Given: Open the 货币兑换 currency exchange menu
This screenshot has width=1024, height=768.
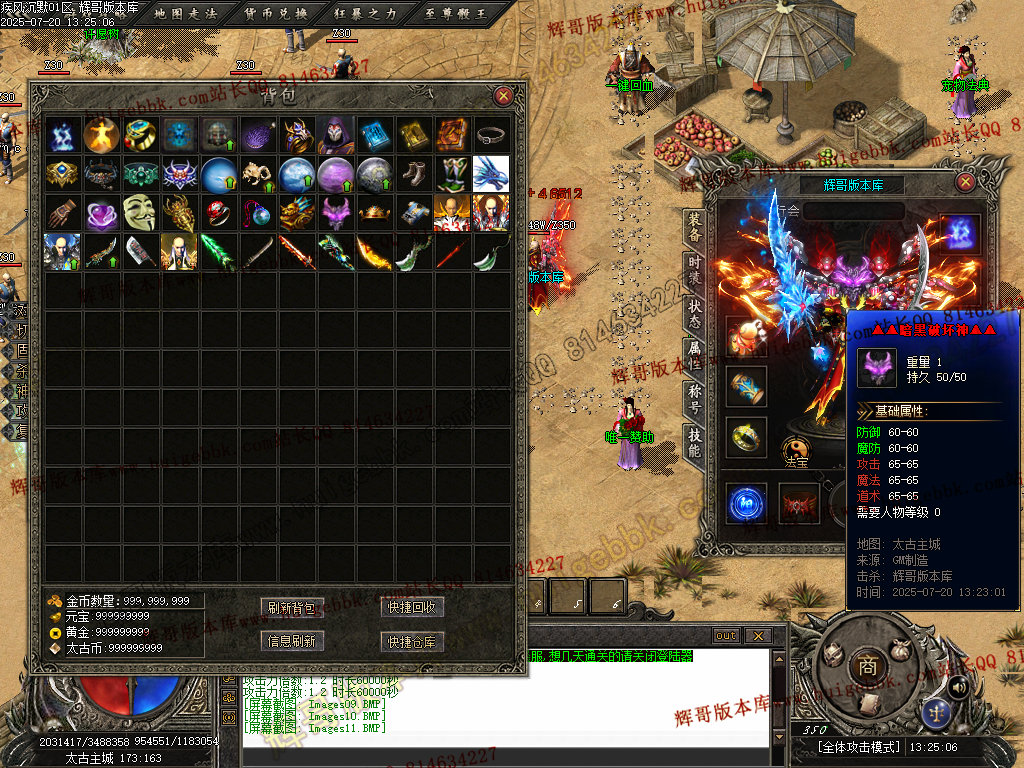Looking at the screenshot, I should pyautogui.click(x=276, y=13).
